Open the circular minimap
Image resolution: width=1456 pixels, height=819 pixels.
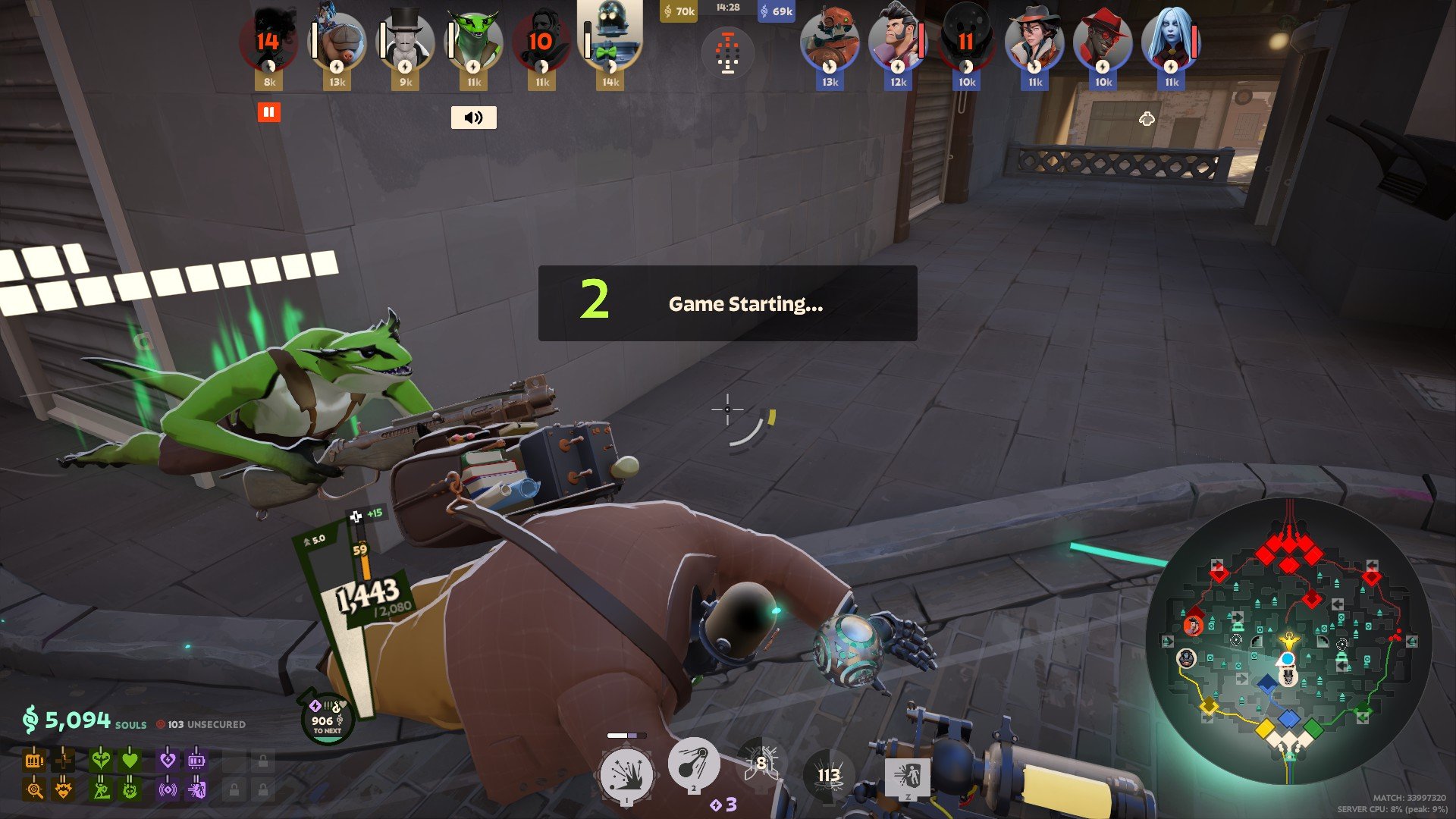click(1288, 641)
